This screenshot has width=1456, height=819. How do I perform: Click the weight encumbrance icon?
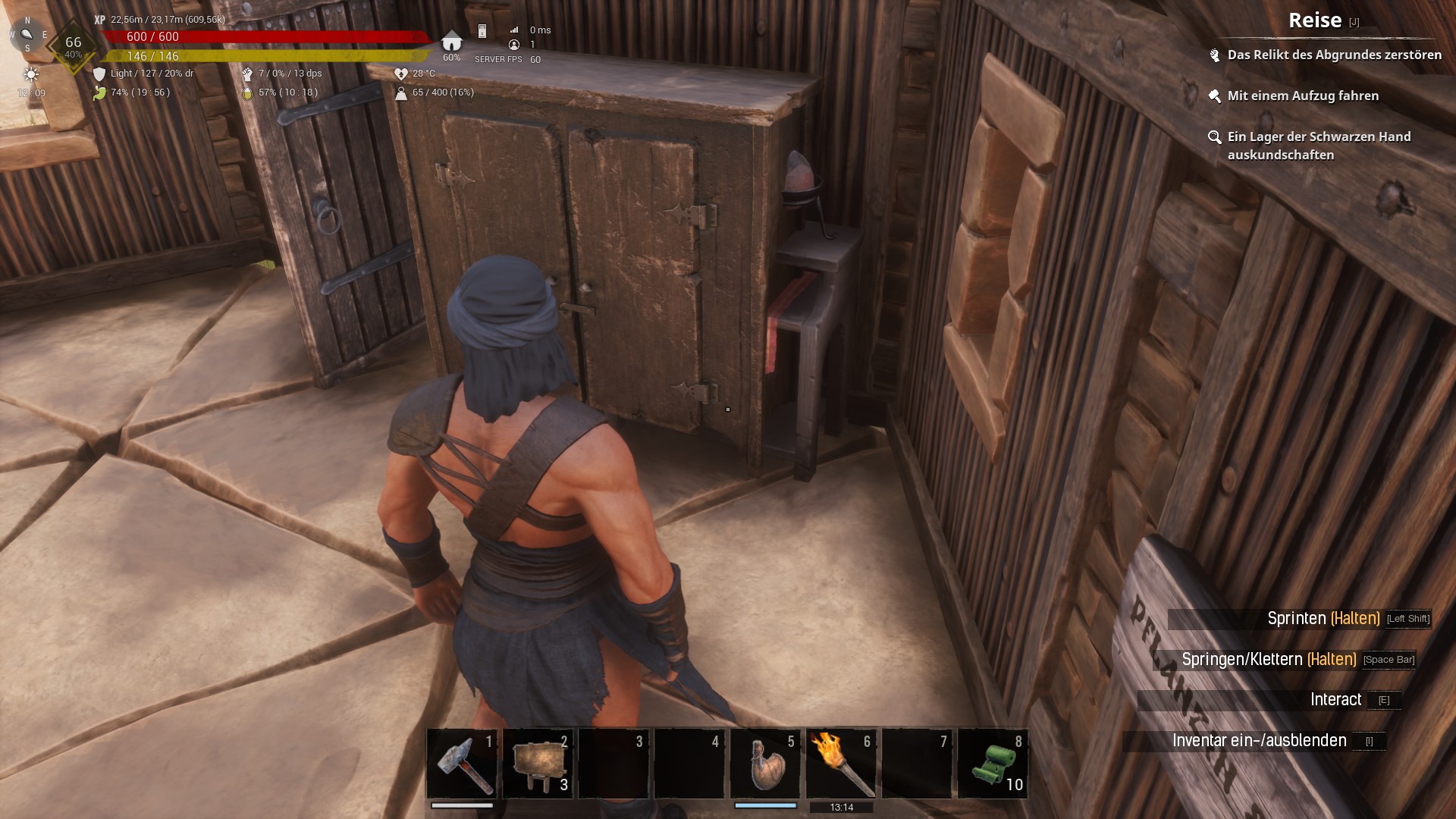coord(401,93)
